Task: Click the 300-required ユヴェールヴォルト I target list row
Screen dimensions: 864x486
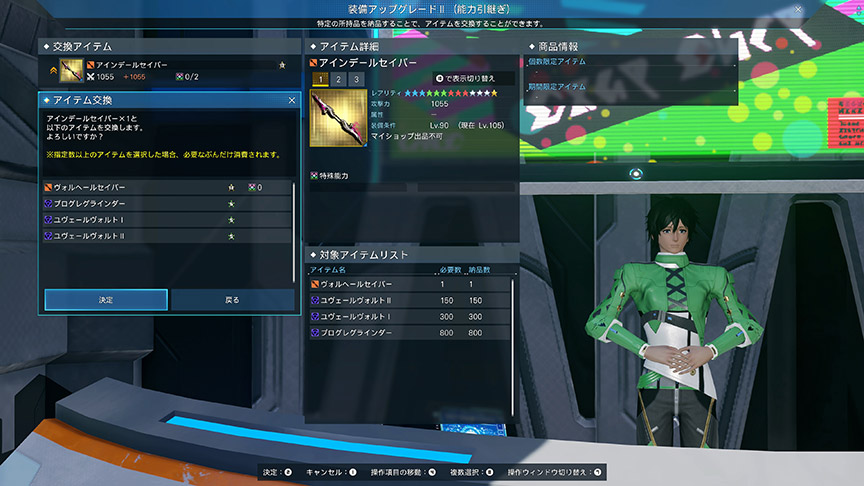Action: (410, 316)
